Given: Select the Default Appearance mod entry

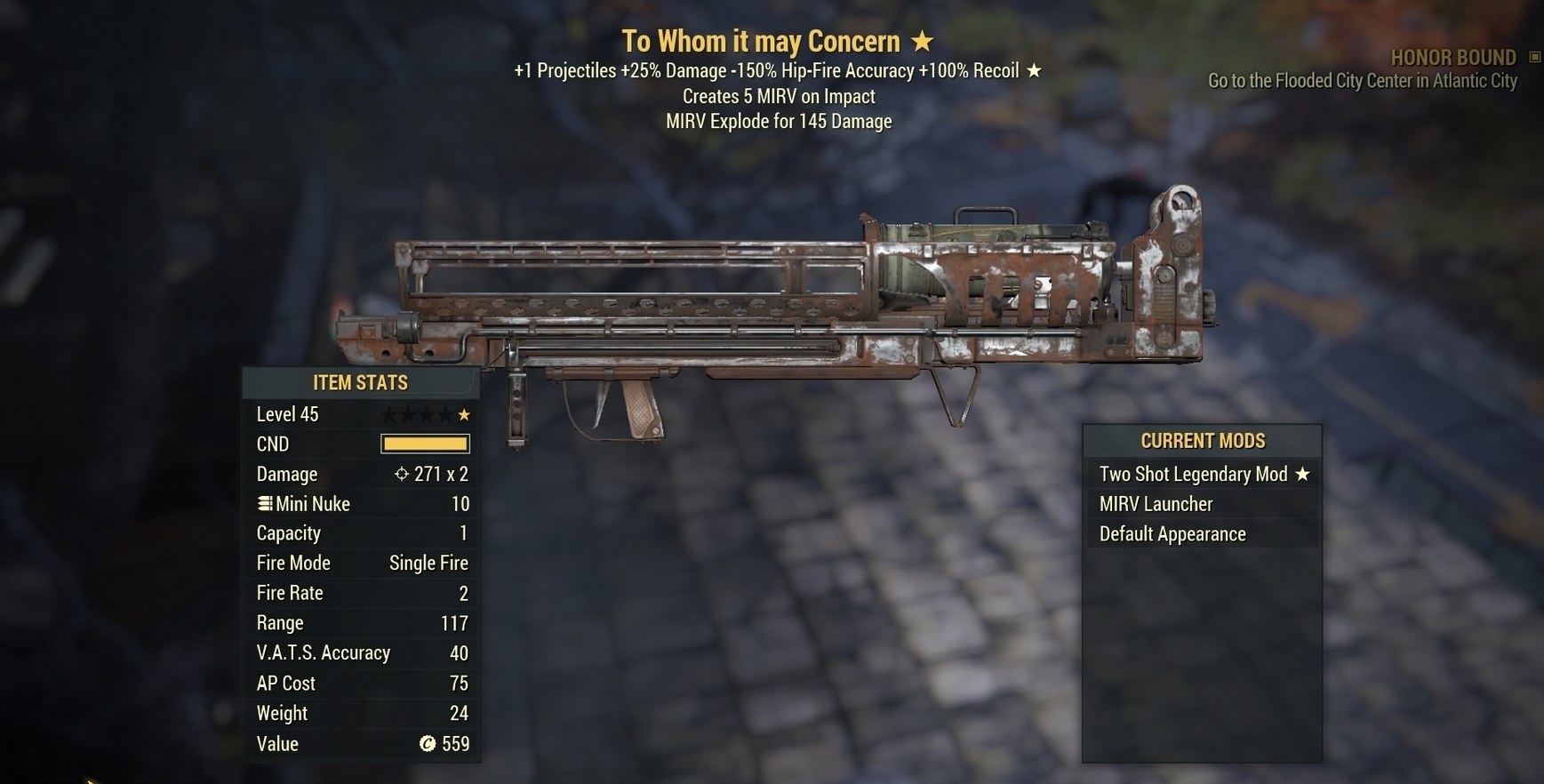Looking at the screenshot, I should [1173, 533].
